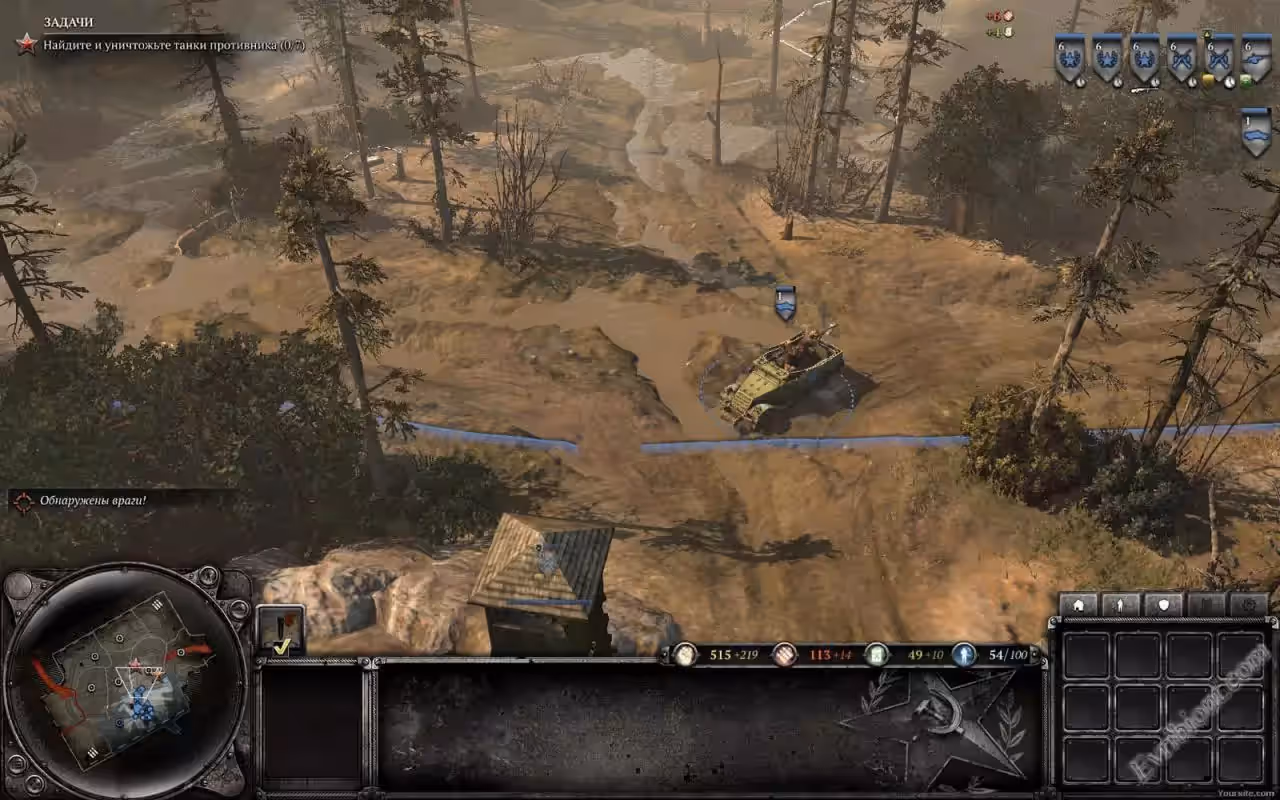
Task: Click the circular tactical minimap
Action: click(x=124, y=678)
